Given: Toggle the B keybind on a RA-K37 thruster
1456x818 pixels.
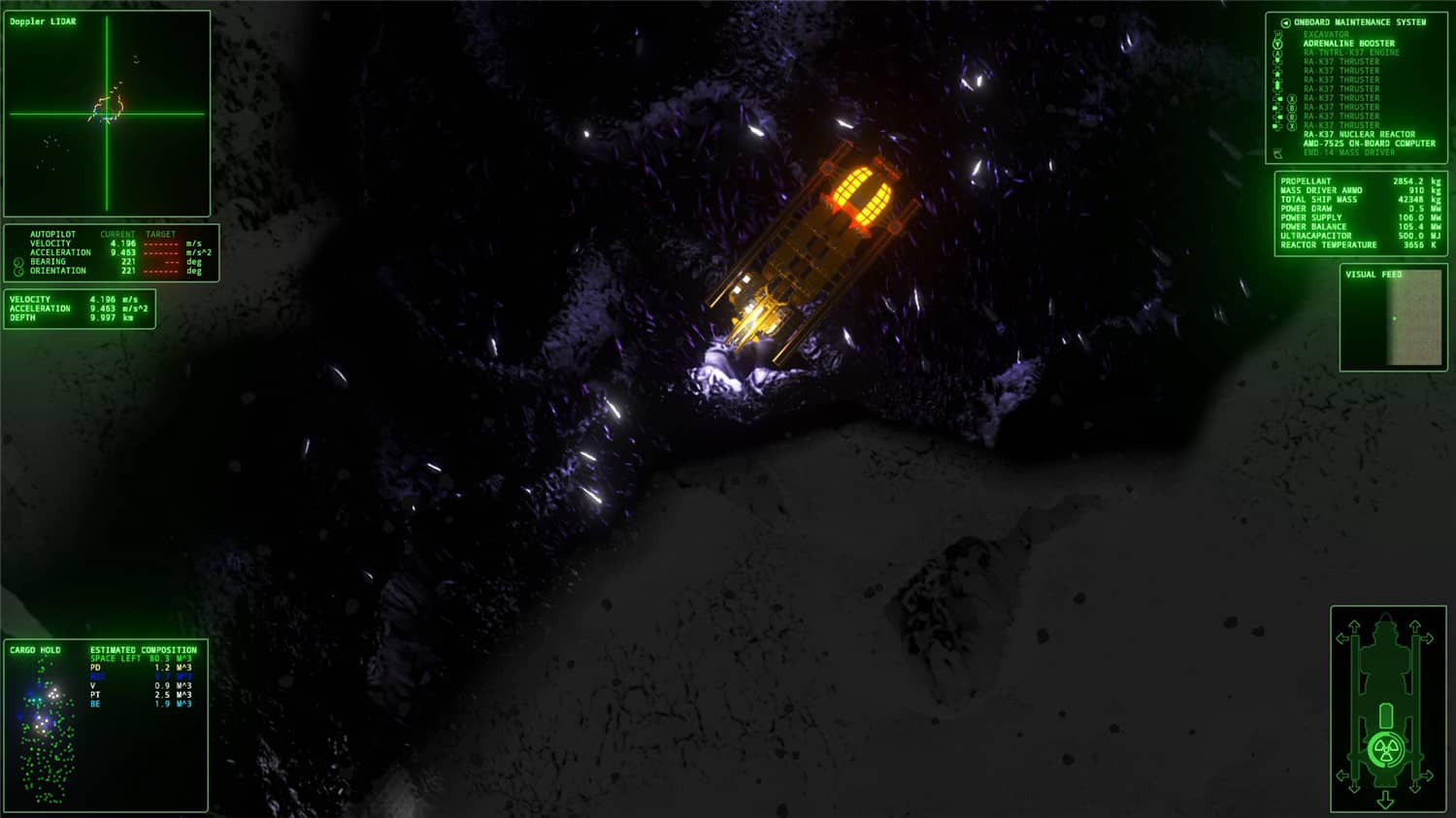Looking at the screenshot, I should [1292, 107].
